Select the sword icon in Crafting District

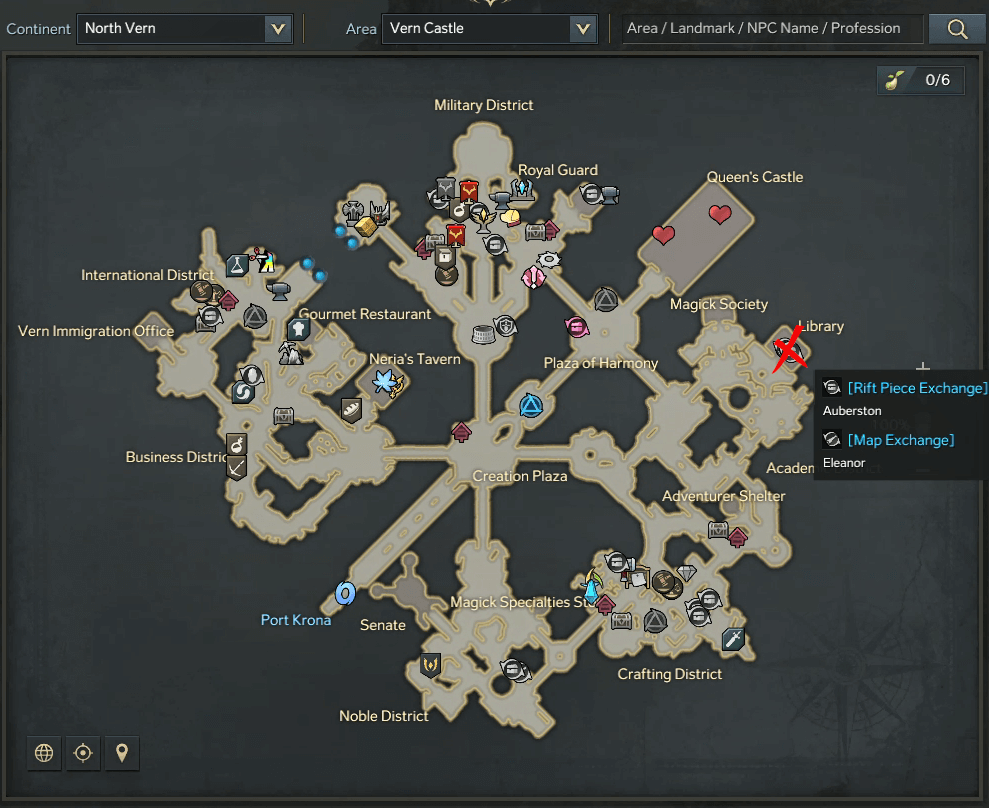point(733,638)
